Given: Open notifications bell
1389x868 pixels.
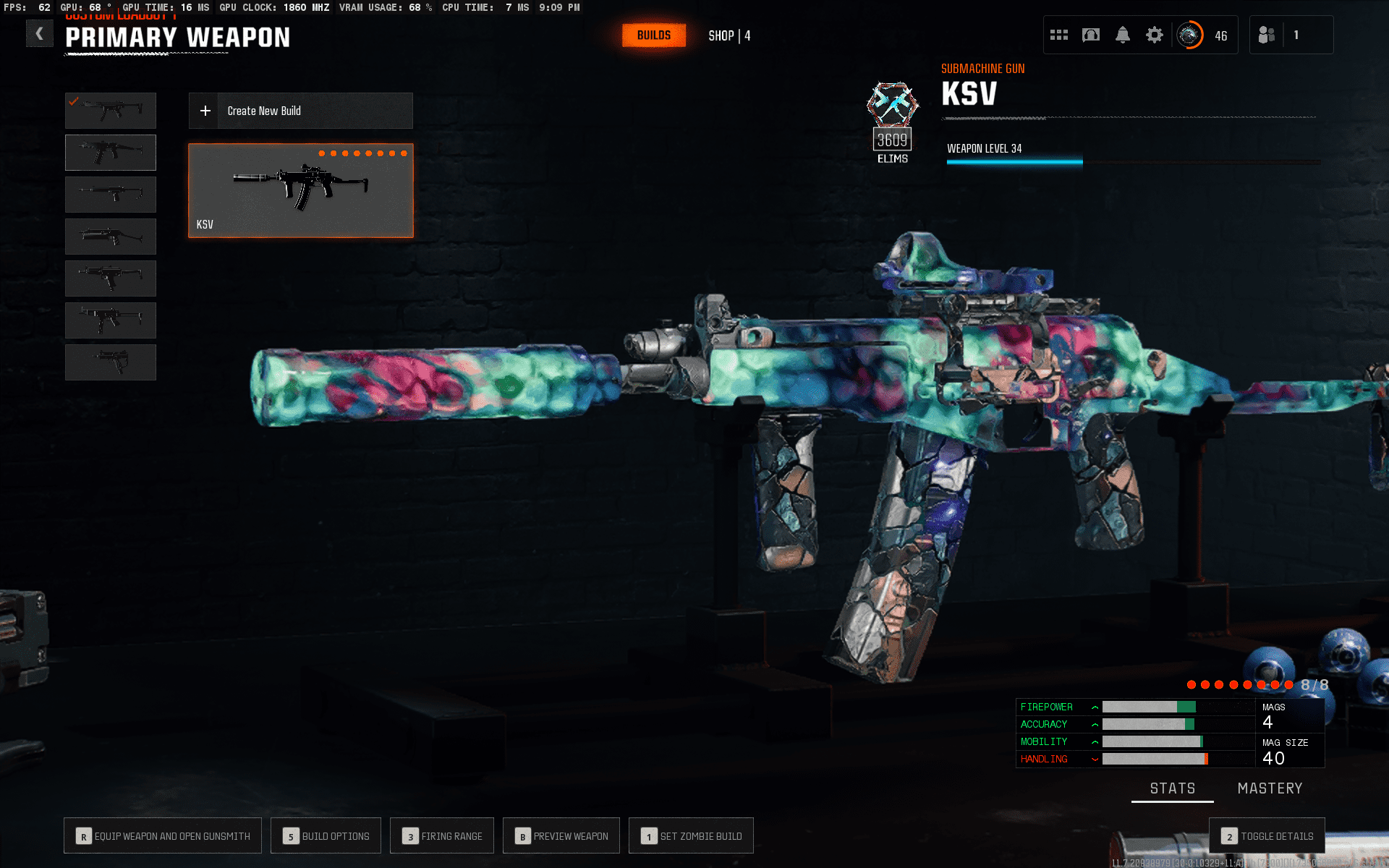Looking at the screenshot, I should pyautogui.click(x=1122, y=35).
